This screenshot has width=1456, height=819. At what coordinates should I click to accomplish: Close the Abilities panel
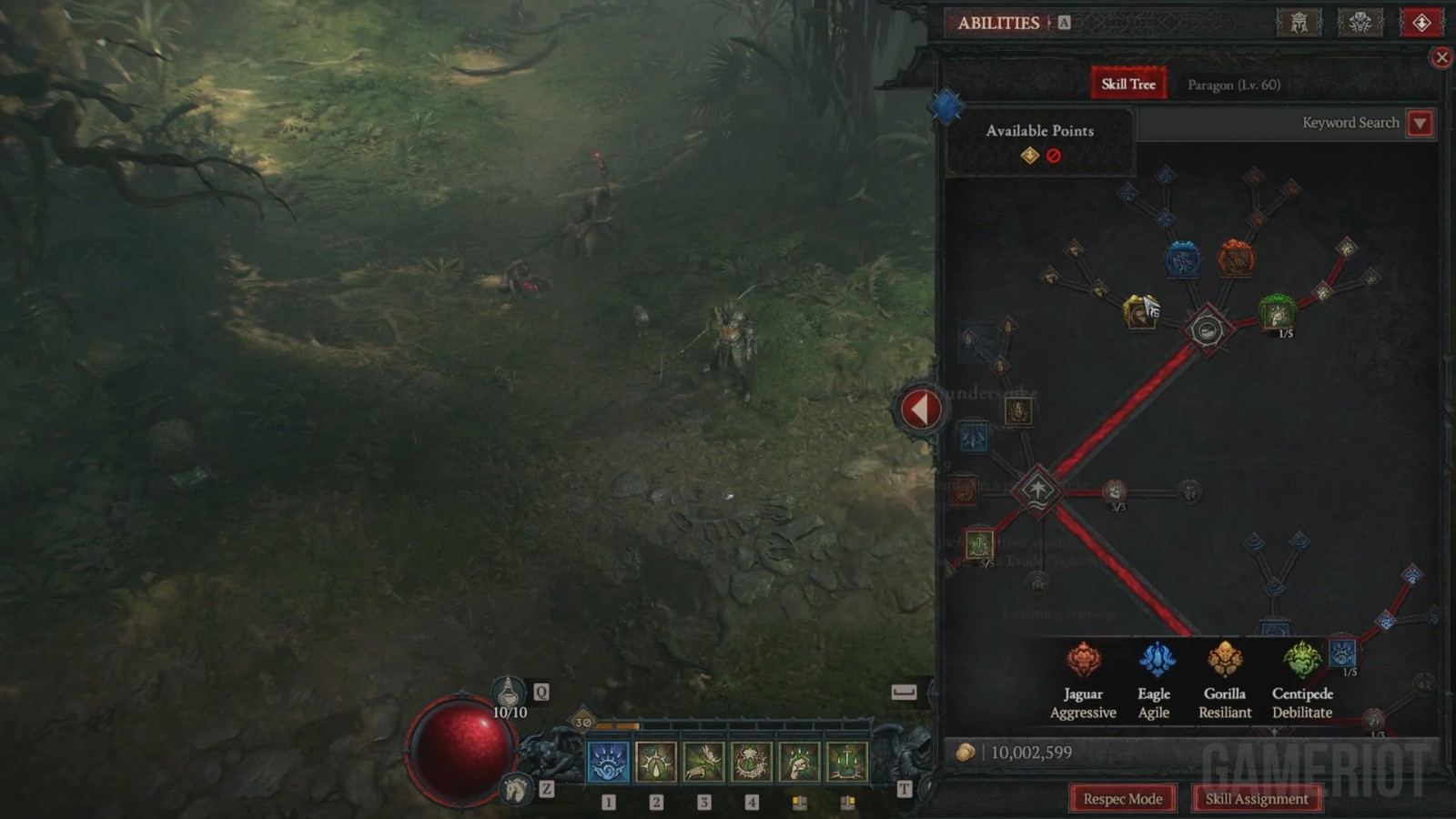point(1441,58)
